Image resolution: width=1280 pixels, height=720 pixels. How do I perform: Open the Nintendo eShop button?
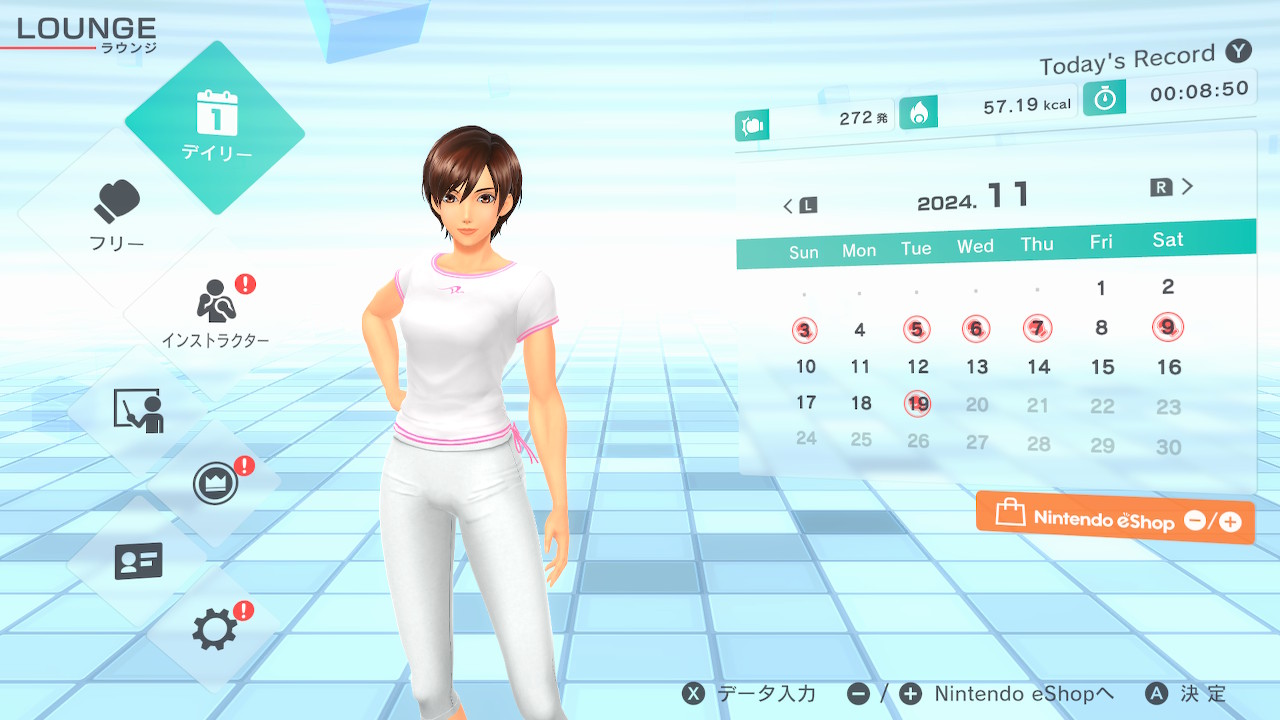[x=1115, y=518]
